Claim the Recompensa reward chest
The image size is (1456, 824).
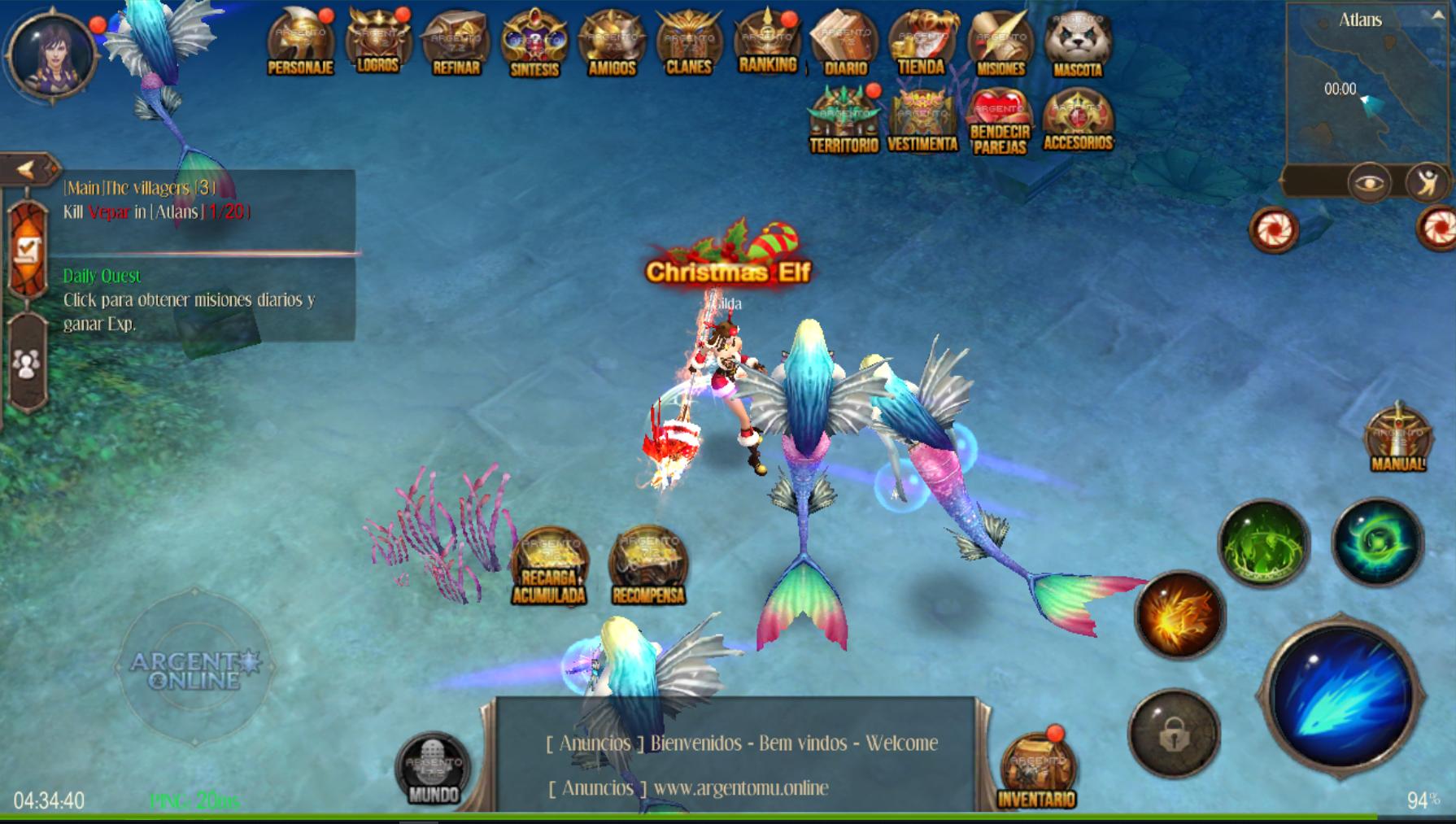click(x=648, y=566)
